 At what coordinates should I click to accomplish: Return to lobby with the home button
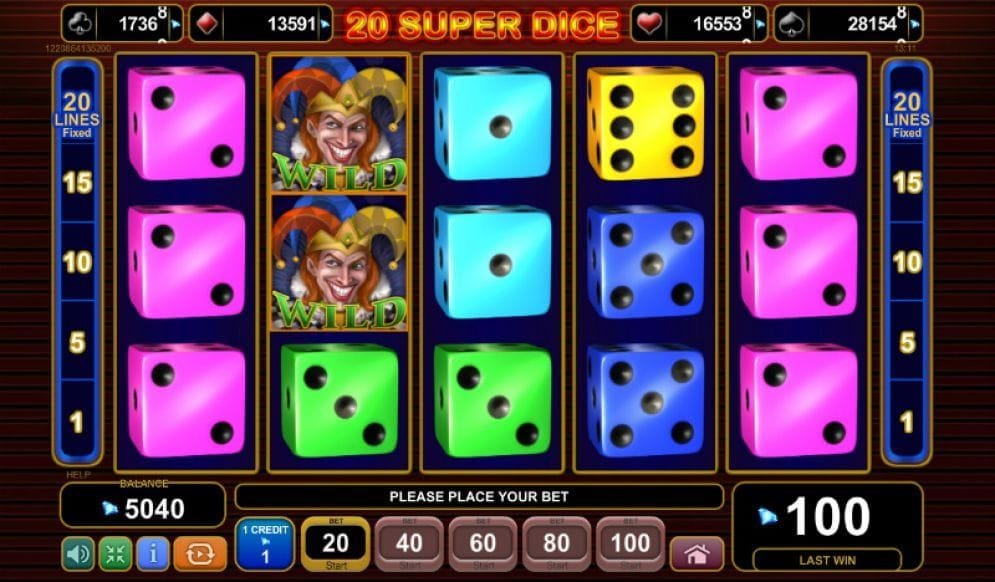(697, 553)
